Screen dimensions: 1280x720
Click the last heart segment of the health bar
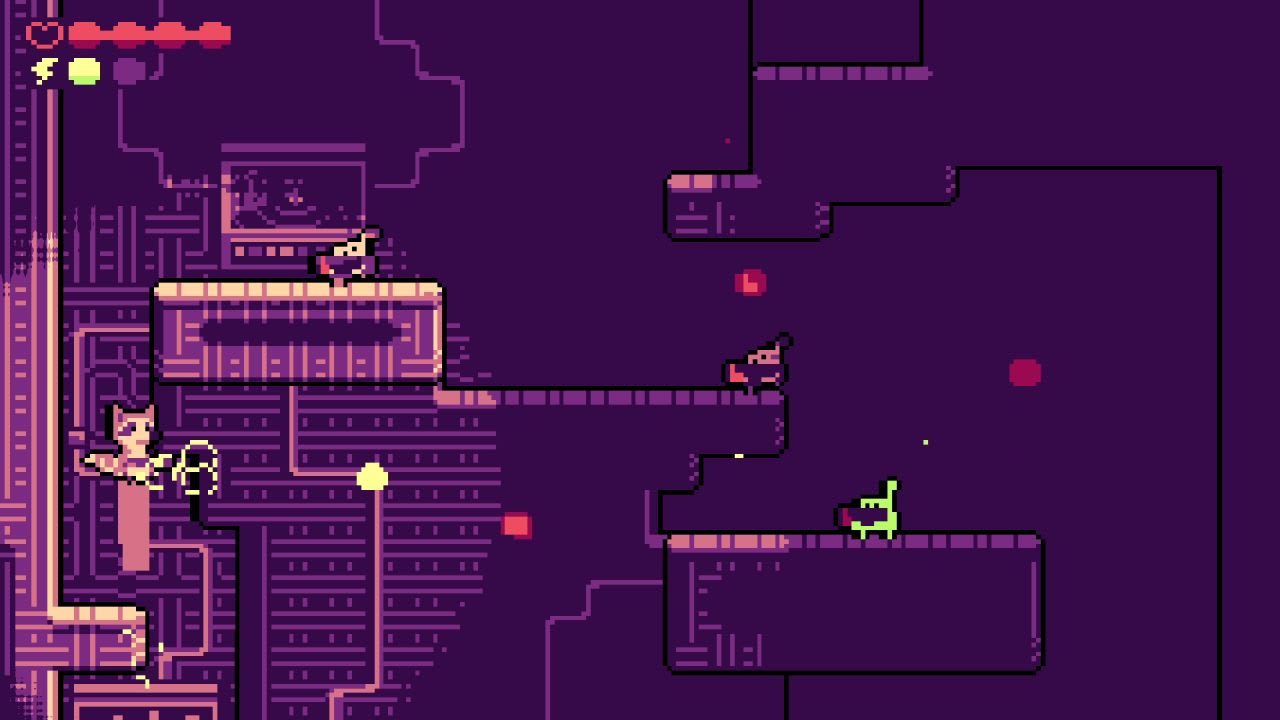tap(215, 33)
